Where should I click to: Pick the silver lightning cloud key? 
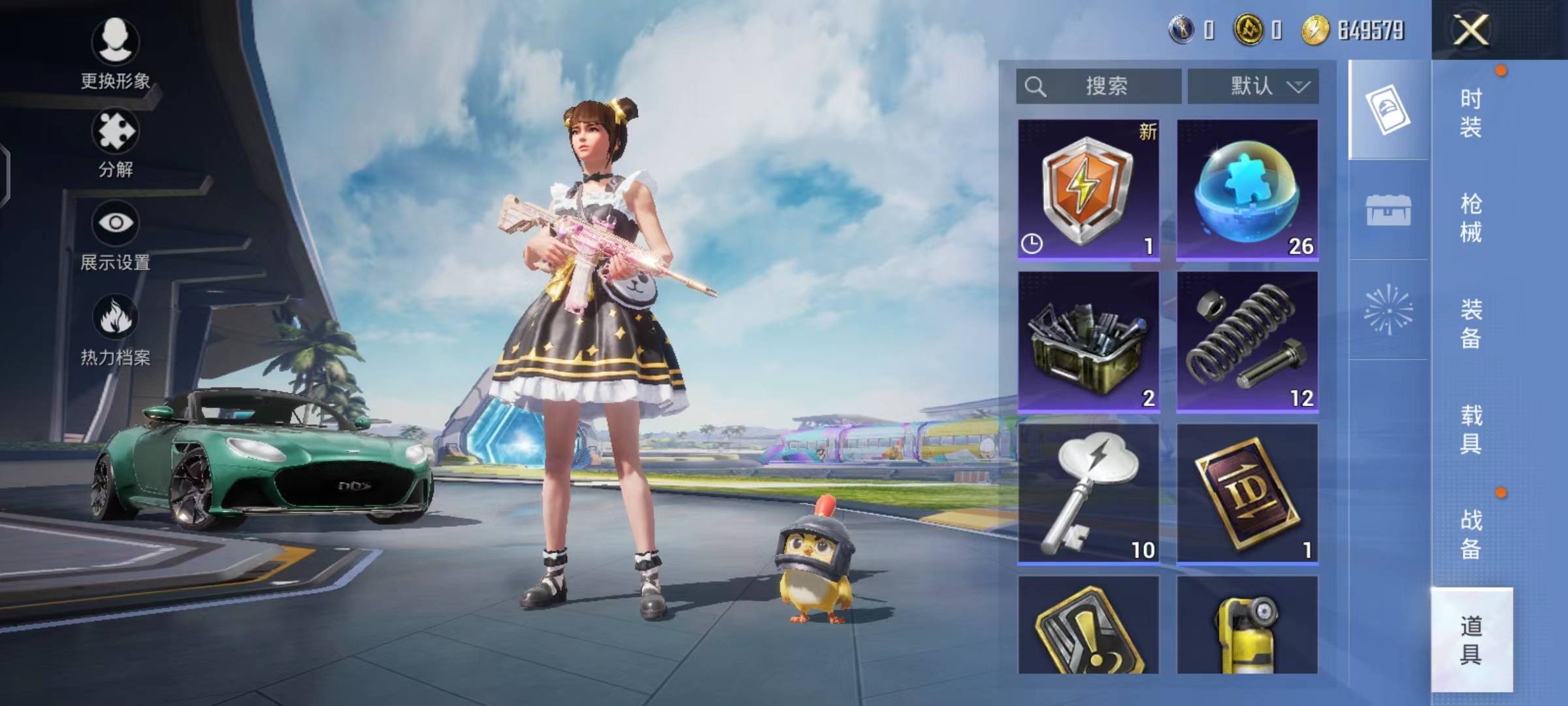coord(1088,494)
